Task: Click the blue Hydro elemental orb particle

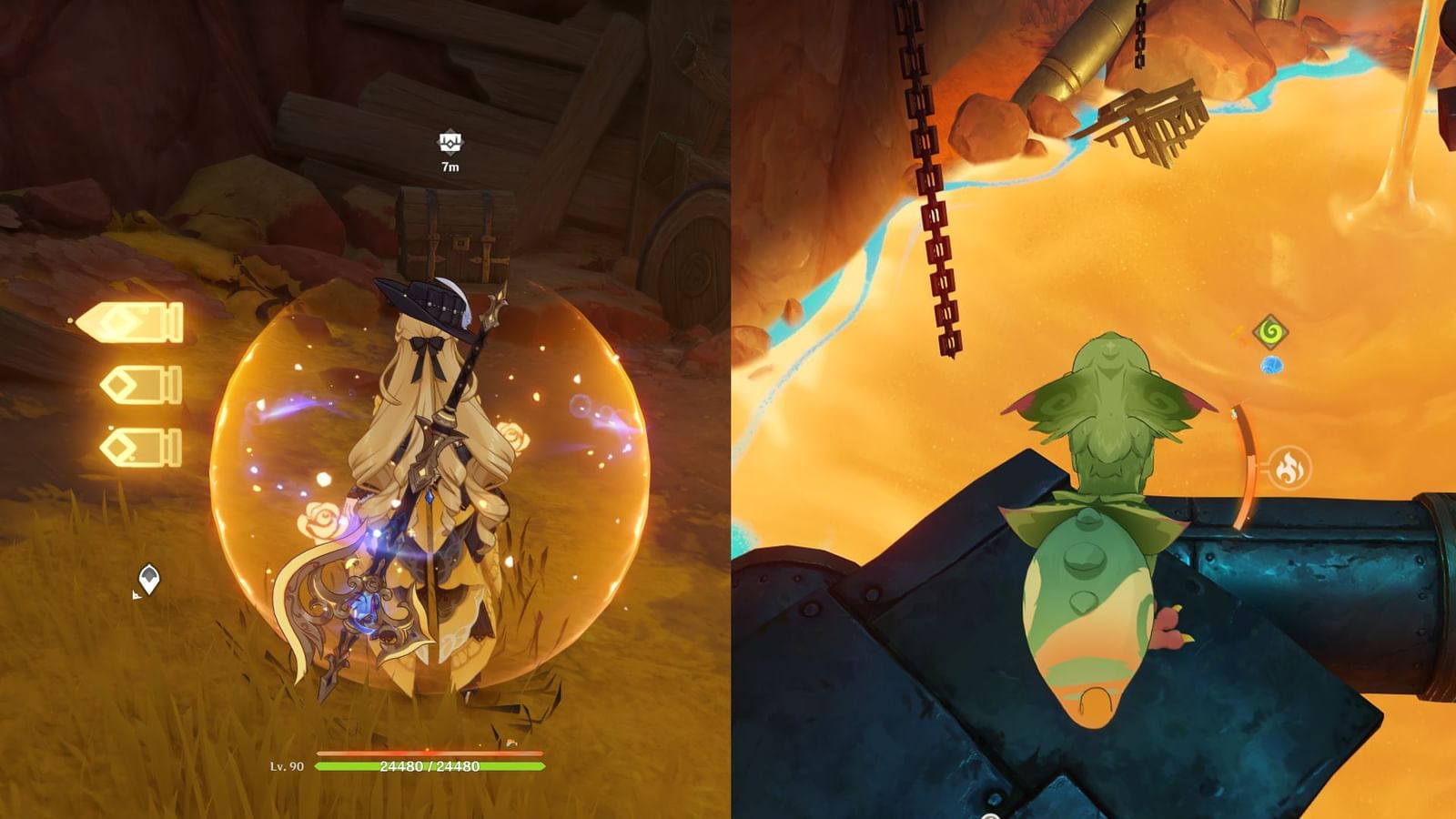Action: click(x=1273, y=367)
